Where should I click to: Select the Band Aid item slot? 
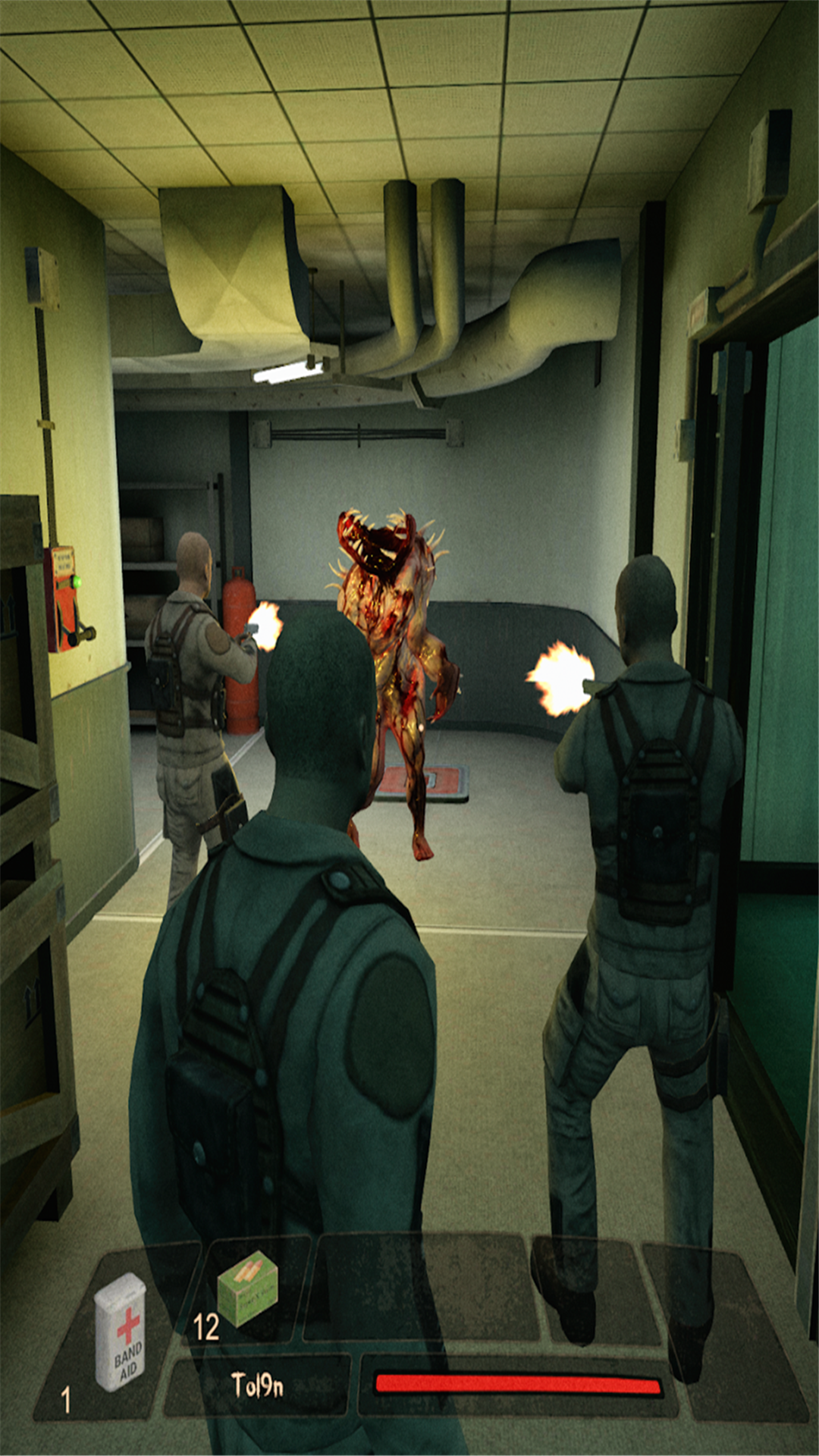(x=119, y=1332)
